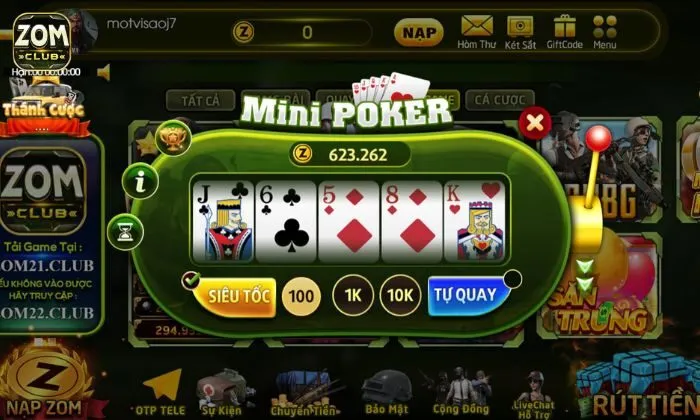Tap the NẠP deposit button
The width and height of the screenshot is (700, 420).
(x=419, y=32)
